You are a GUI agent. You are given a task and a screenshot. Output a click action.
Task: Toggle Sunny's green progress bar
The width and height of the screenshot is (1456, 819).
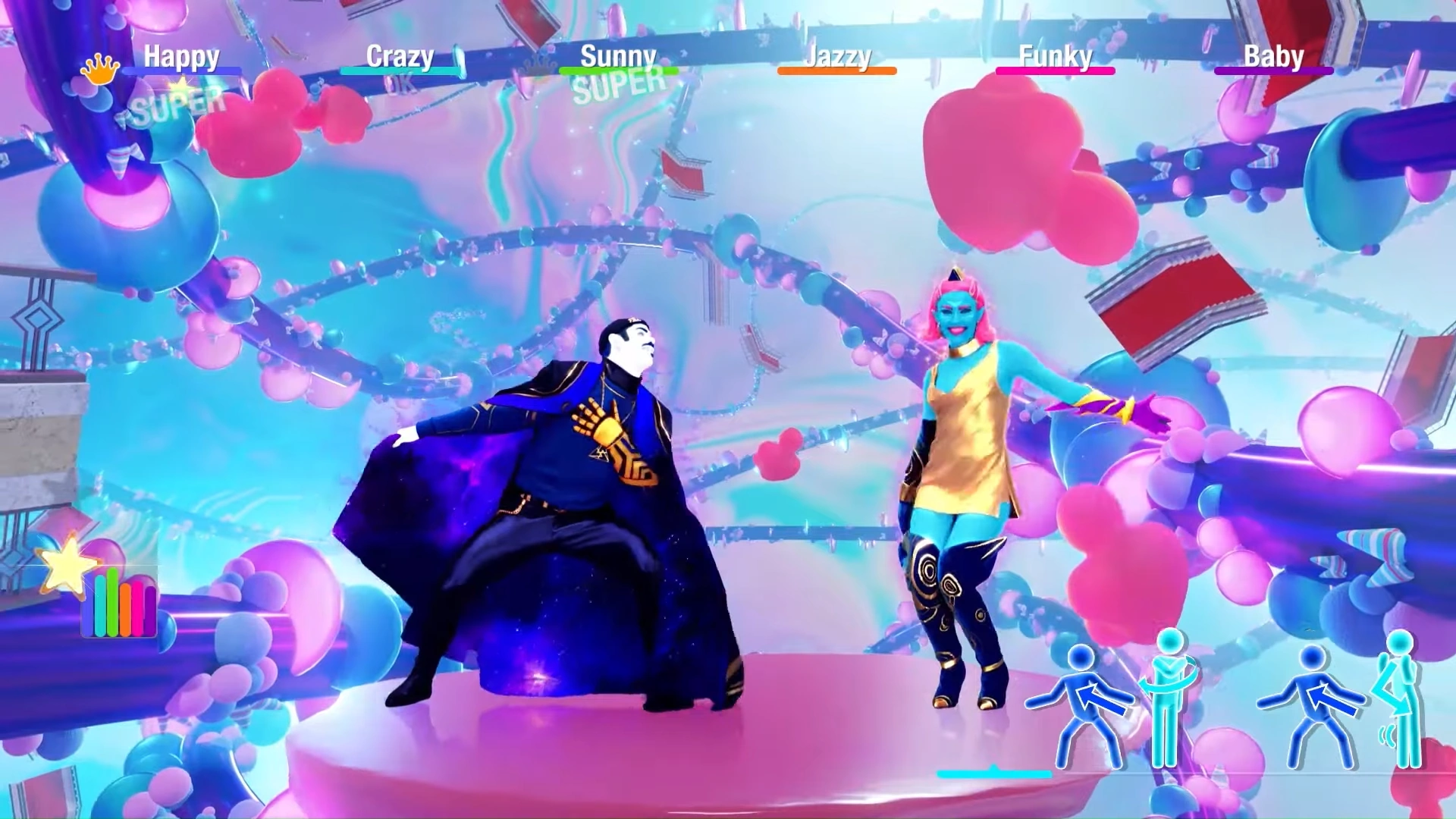click(x=618, y=72)
